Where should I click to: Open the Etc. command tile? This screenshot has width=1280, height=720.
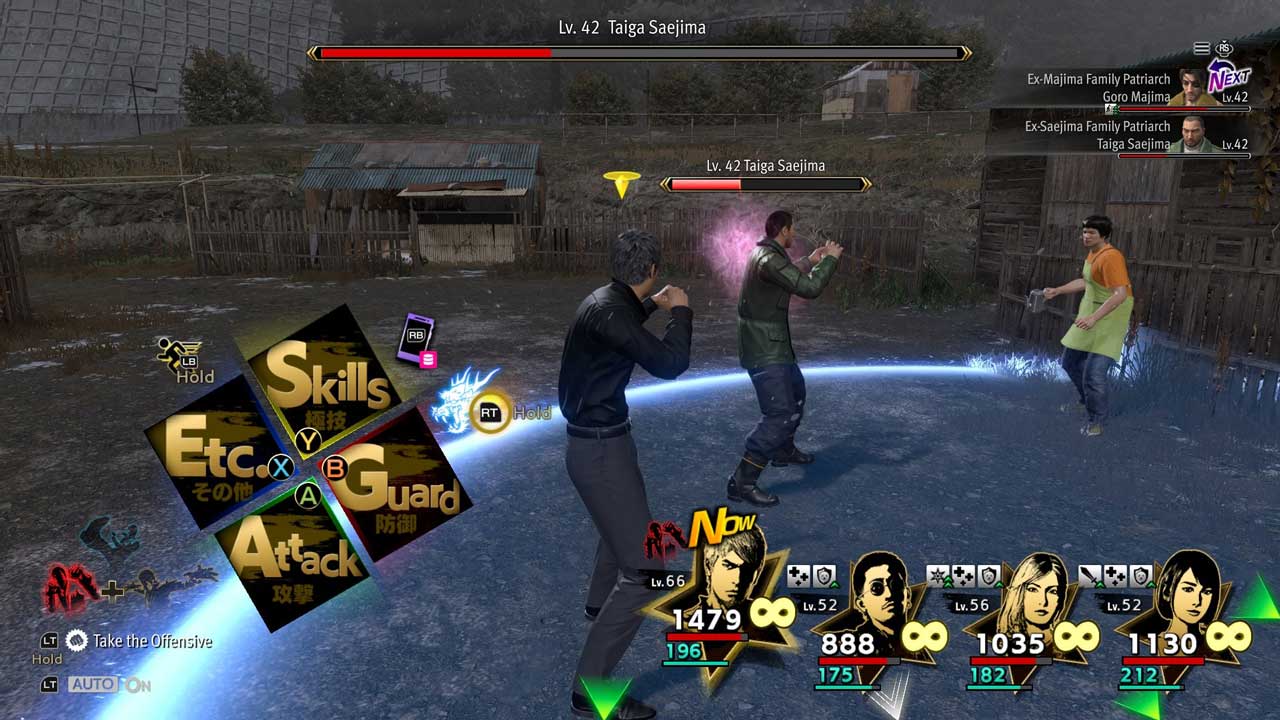tap(215, 455)
